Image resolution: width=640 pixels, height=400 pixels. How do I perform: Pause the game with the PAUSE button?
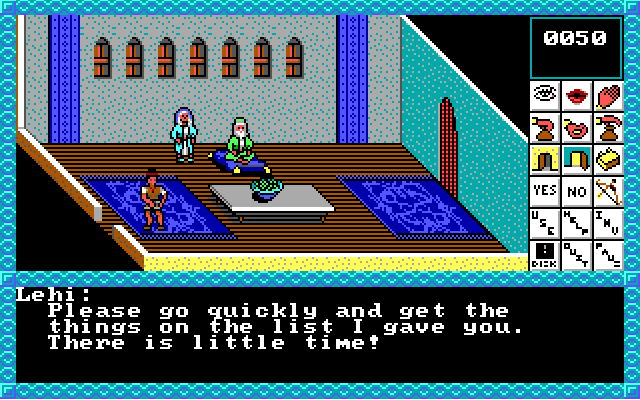(608, 254)
